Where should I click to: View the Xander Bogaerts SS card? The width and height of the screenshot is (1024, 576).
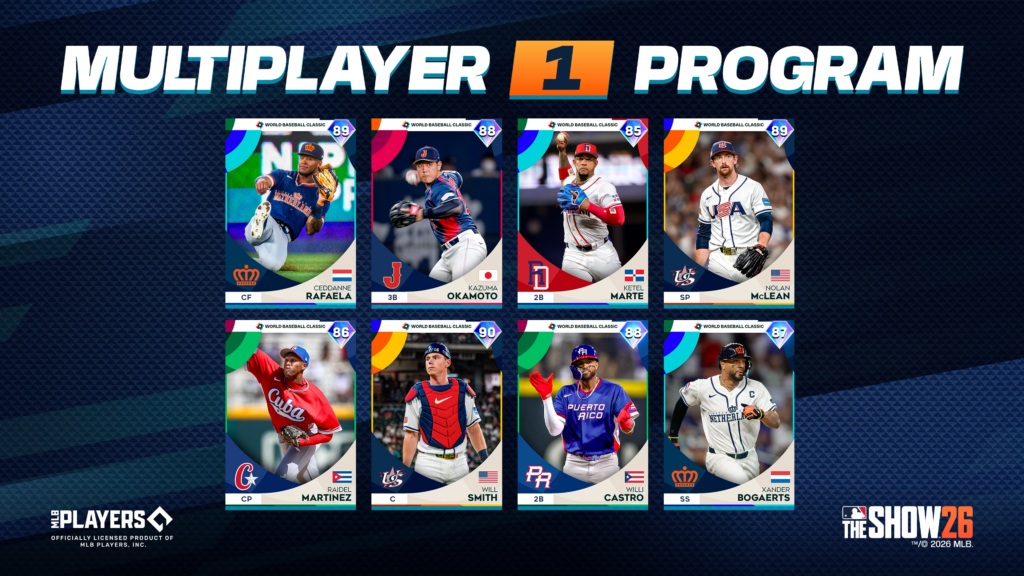tap(728, 414)
